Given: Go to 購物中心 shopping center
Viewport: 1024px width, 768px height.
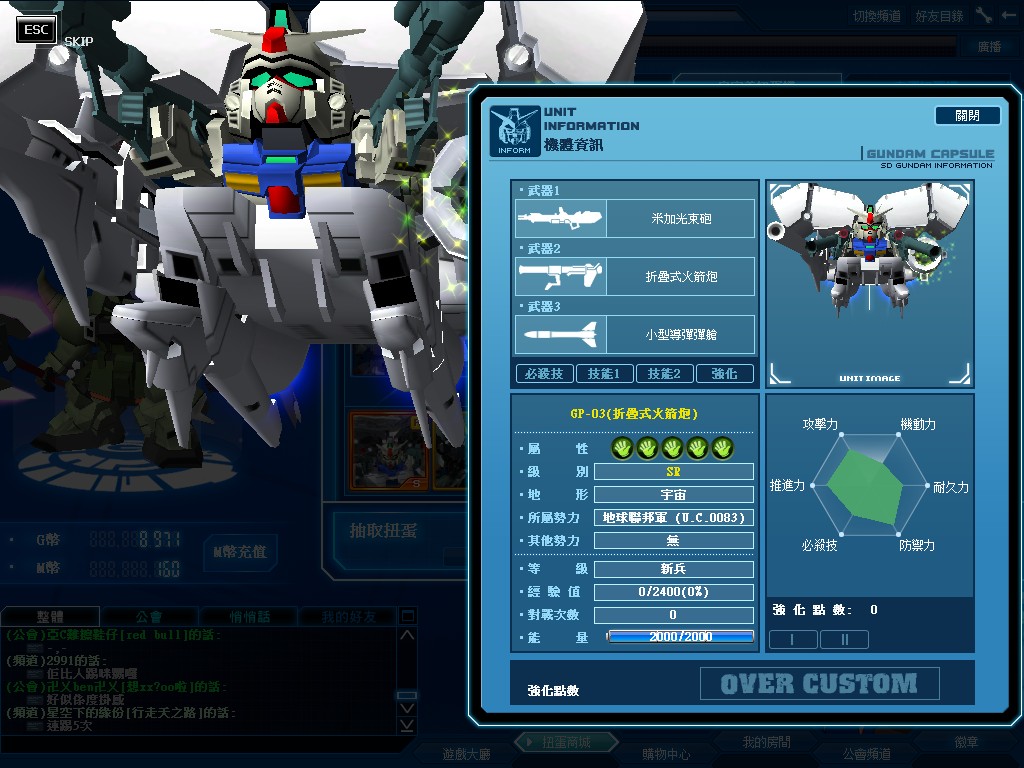Looking at the screenshot, I should click(x=665, y=753).
